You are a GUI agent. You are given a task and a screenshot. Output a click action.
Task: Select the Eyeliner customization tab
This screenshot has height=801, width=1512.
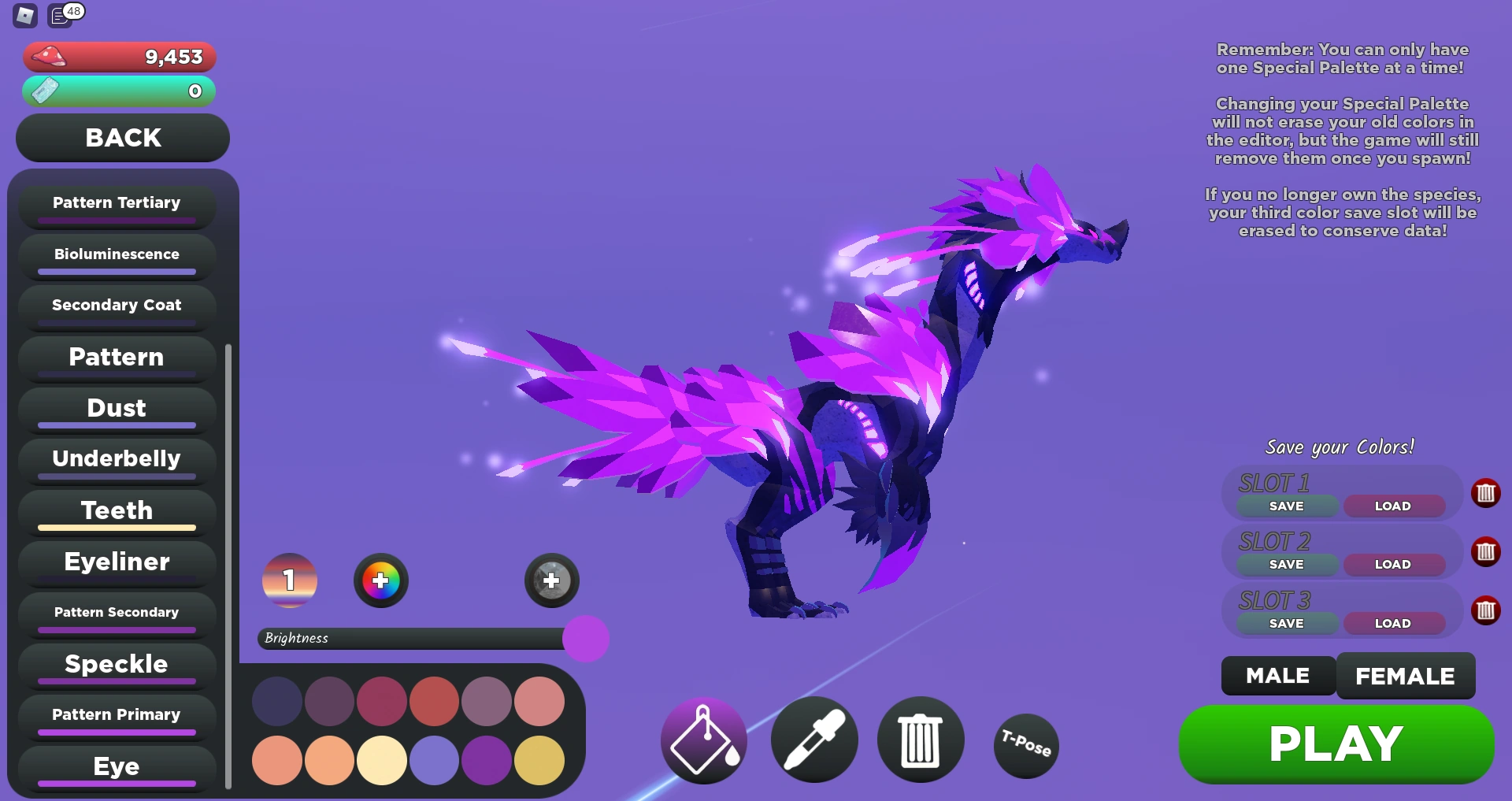(116, 562)
